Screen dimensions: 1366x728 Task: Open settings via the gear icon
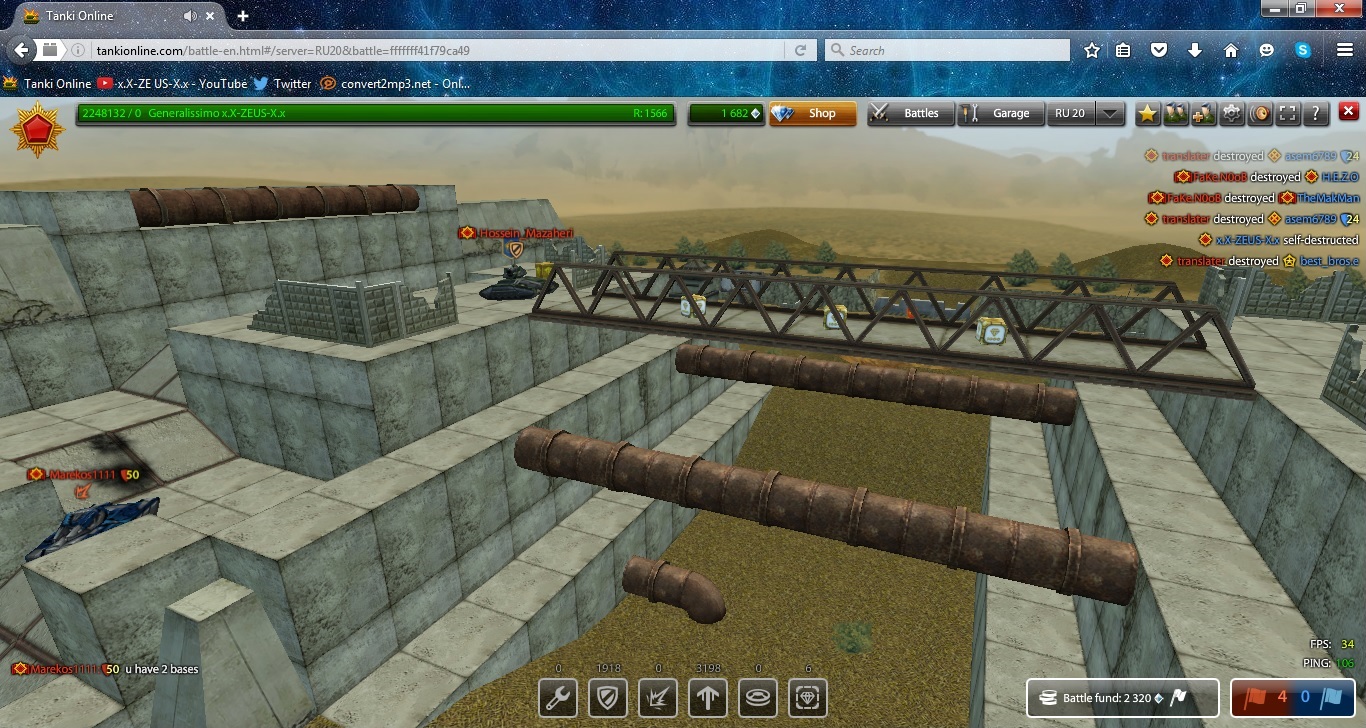click(x=1232, y=114)
